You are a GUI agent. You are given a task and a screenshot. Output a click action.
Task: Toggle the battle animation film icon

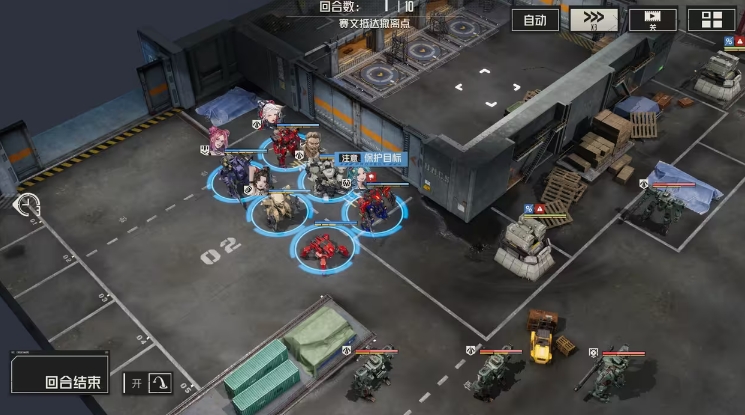[x=653, y=20]
